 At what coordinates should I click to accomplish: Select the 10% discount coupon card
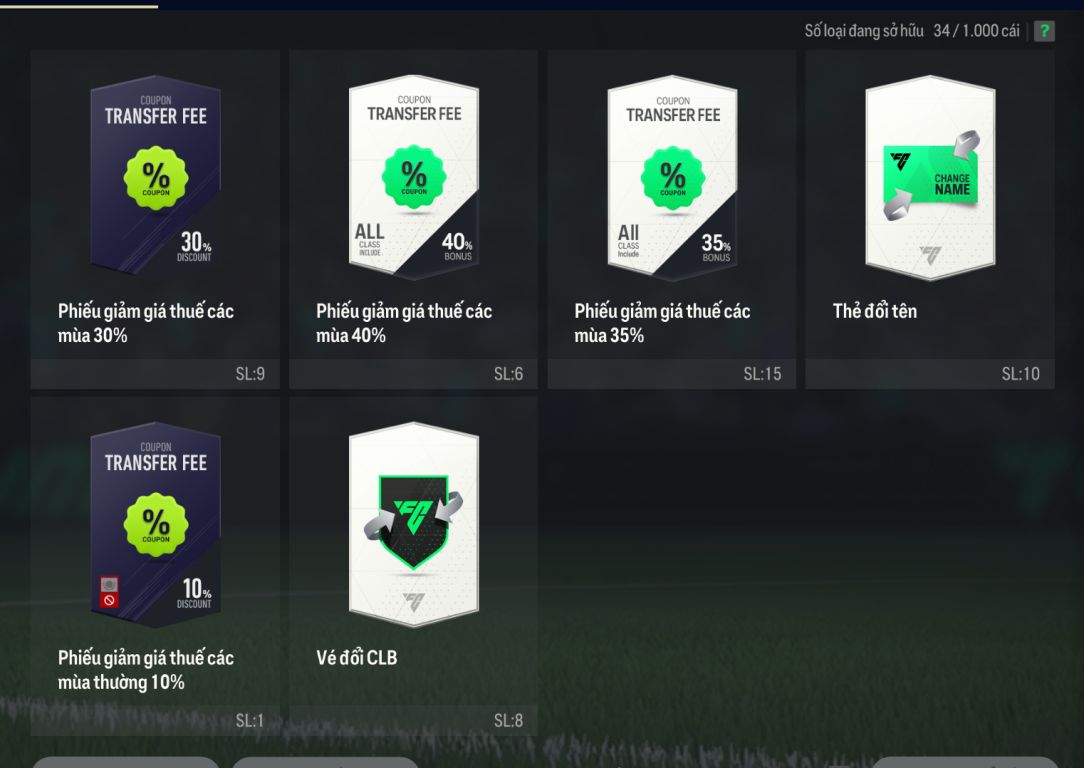tap(155, 524)
